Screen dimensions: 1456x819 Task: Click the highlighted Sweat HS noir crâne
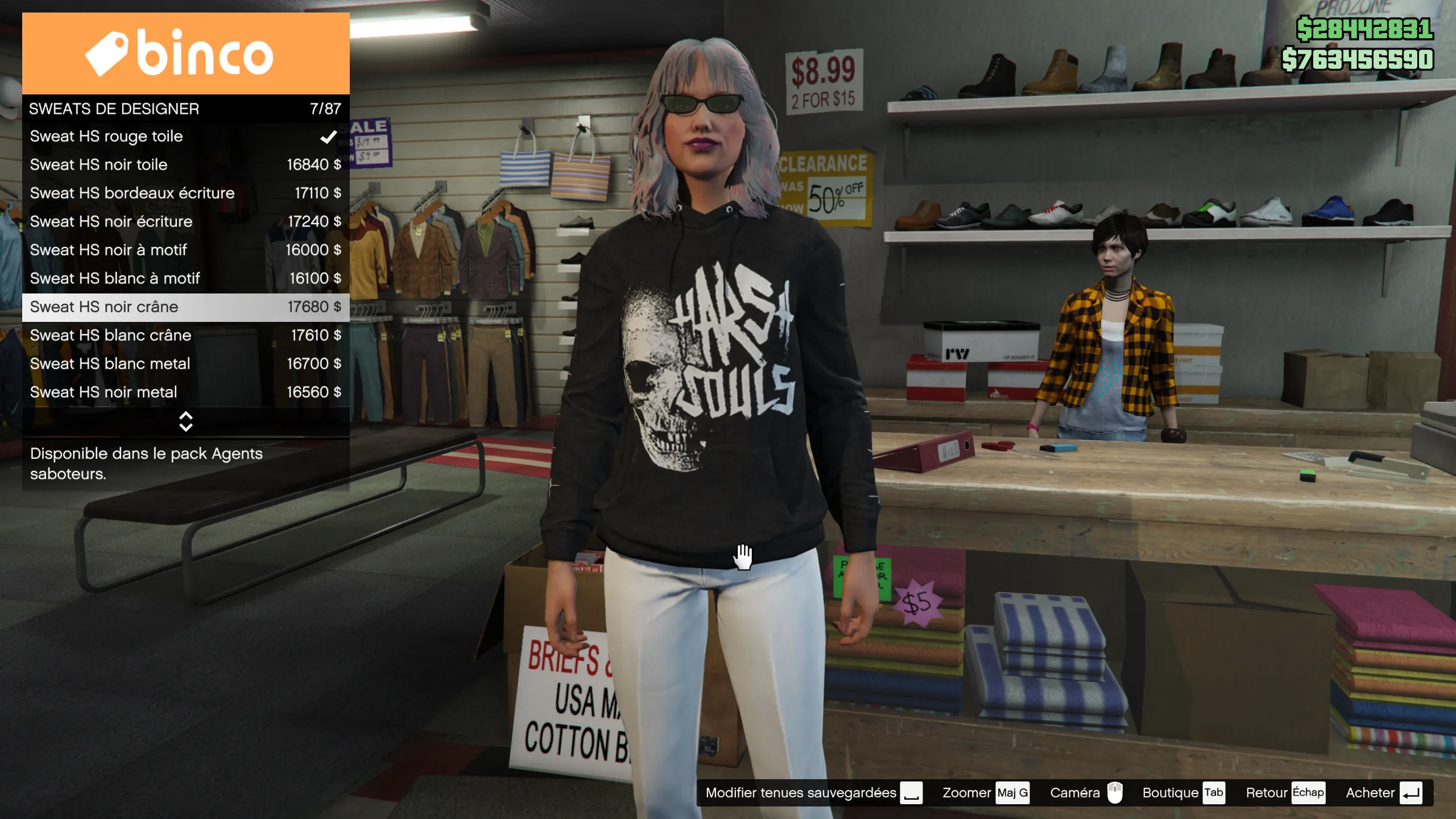[185, 307]
